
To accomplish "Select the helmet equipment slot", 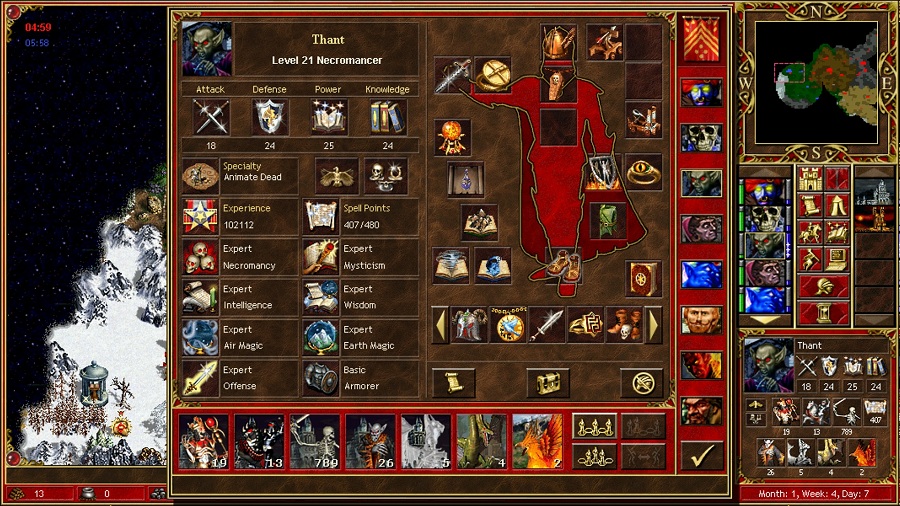I will [559, 43].
